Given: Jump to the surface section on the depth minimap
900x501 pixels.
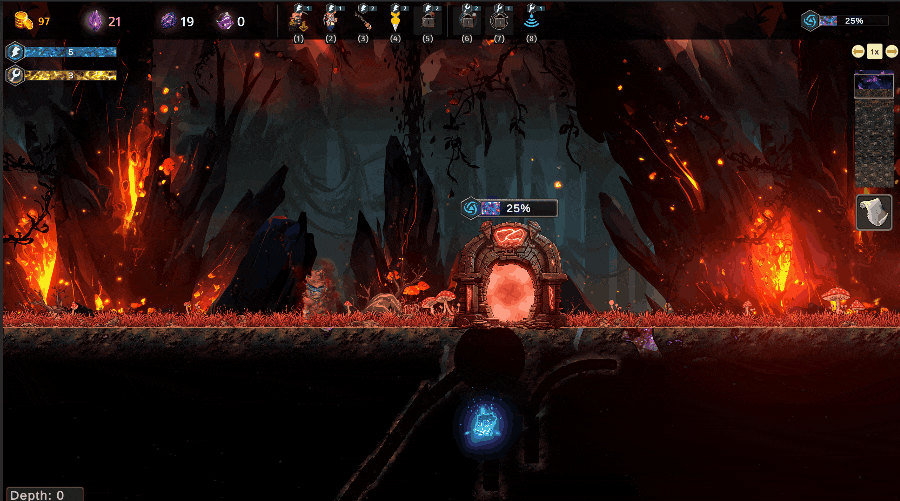Looking at the screenshot, I should (873, 85).
